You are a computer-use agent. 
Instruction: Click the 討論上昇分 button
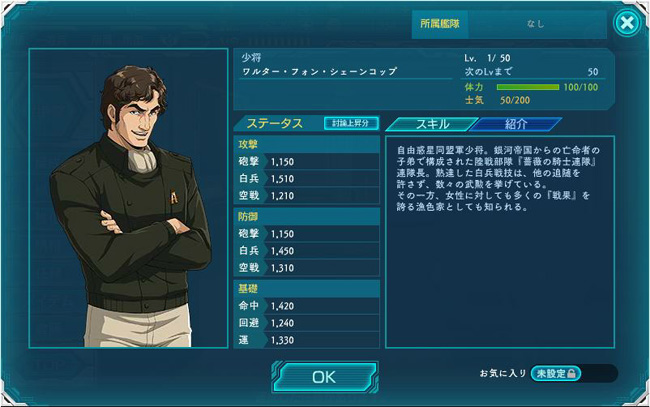point(351,123)
